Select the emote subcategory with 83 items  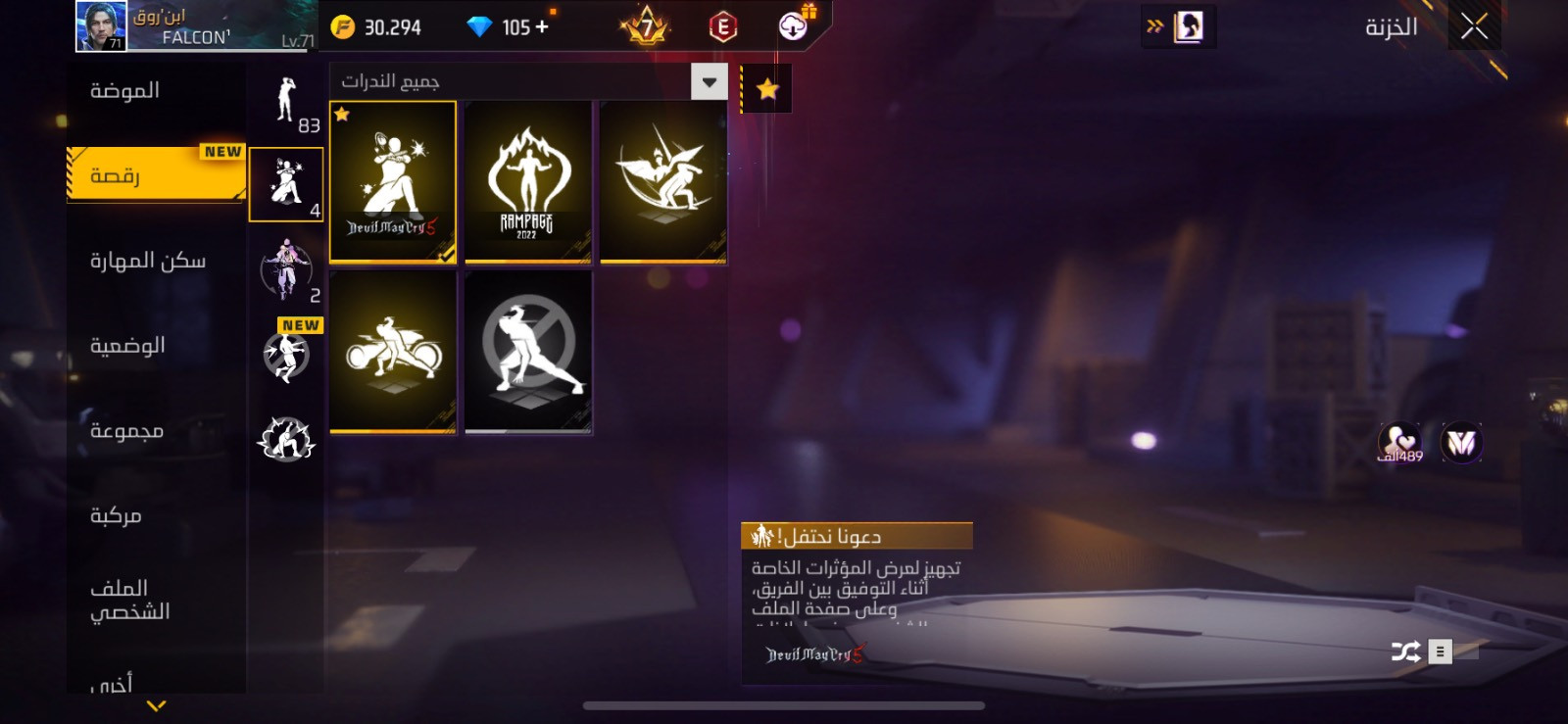(x=286, y=103)
